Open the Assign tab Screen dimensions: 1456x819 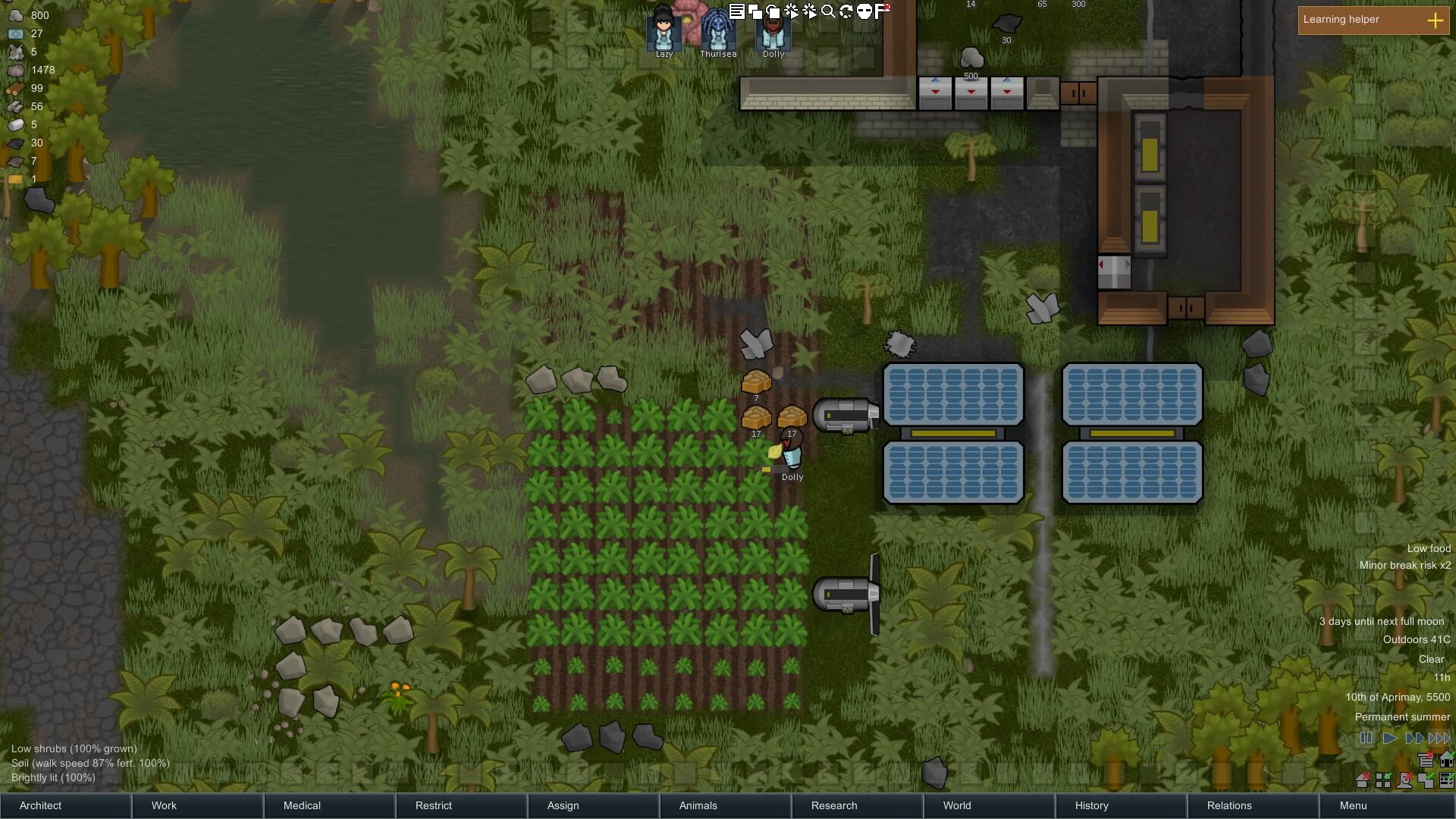click(593, 805)
